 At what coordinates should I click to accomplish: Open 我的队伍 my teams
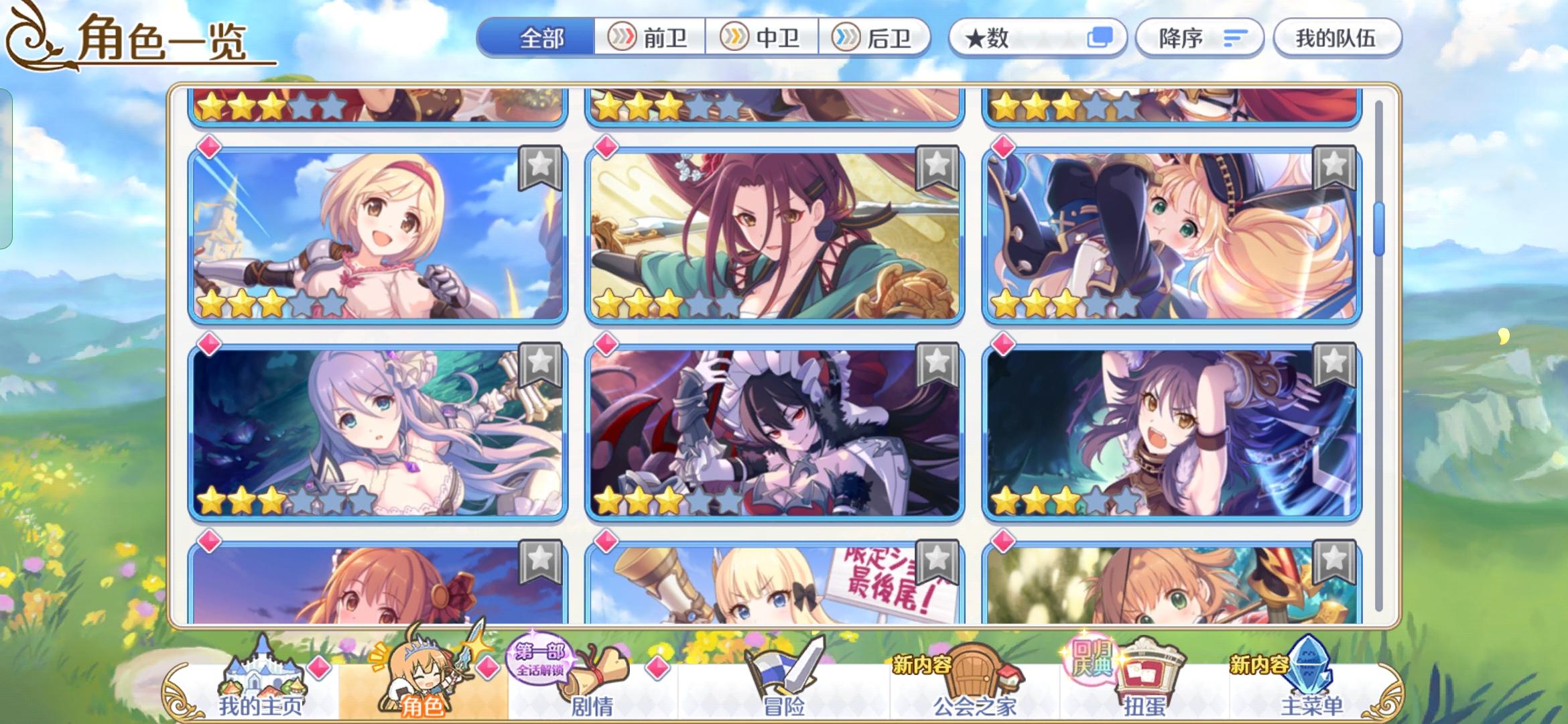tap(1337, 38)
